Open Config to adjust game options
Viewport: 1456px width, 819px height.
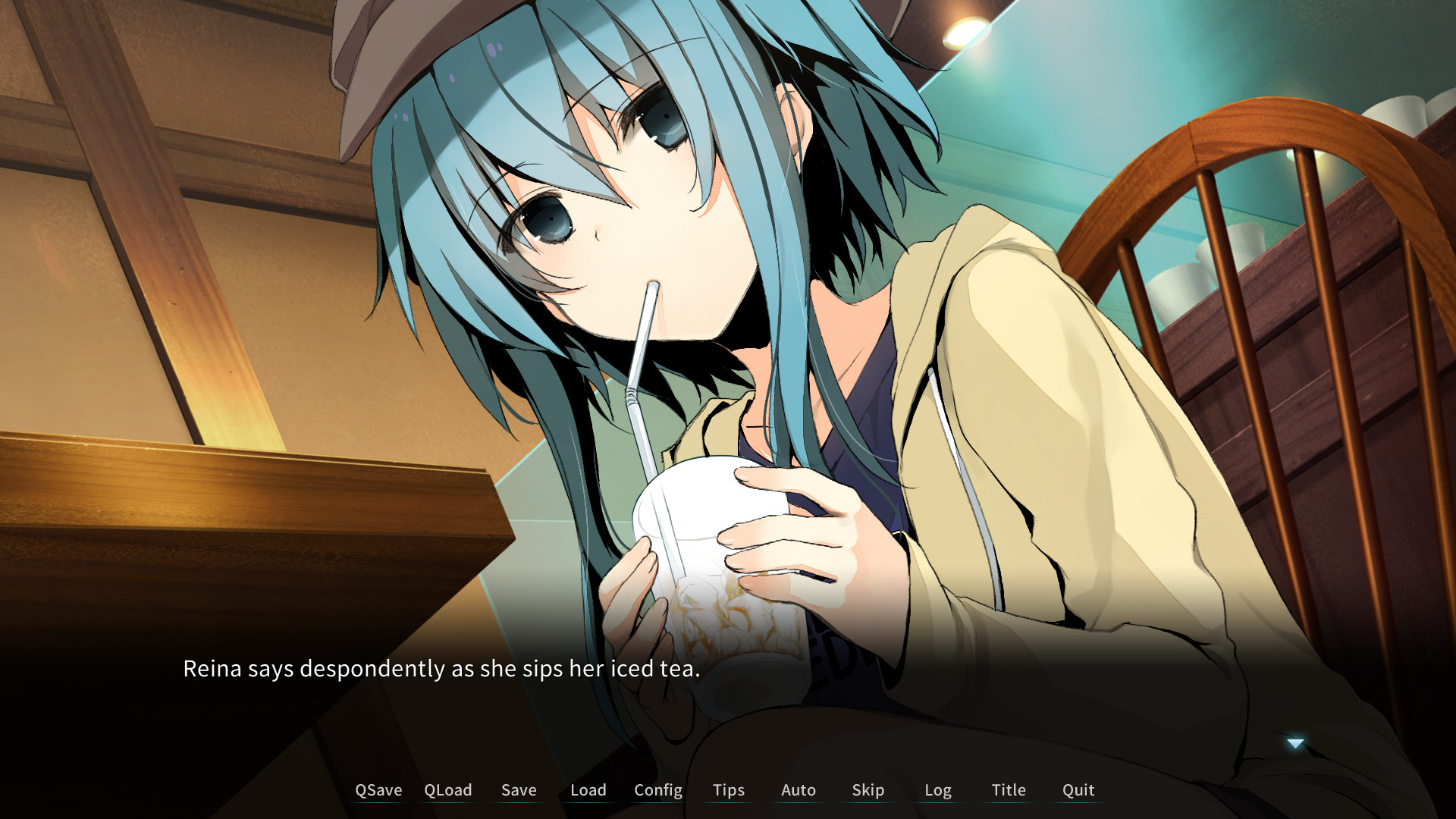[x=657, y=789]
